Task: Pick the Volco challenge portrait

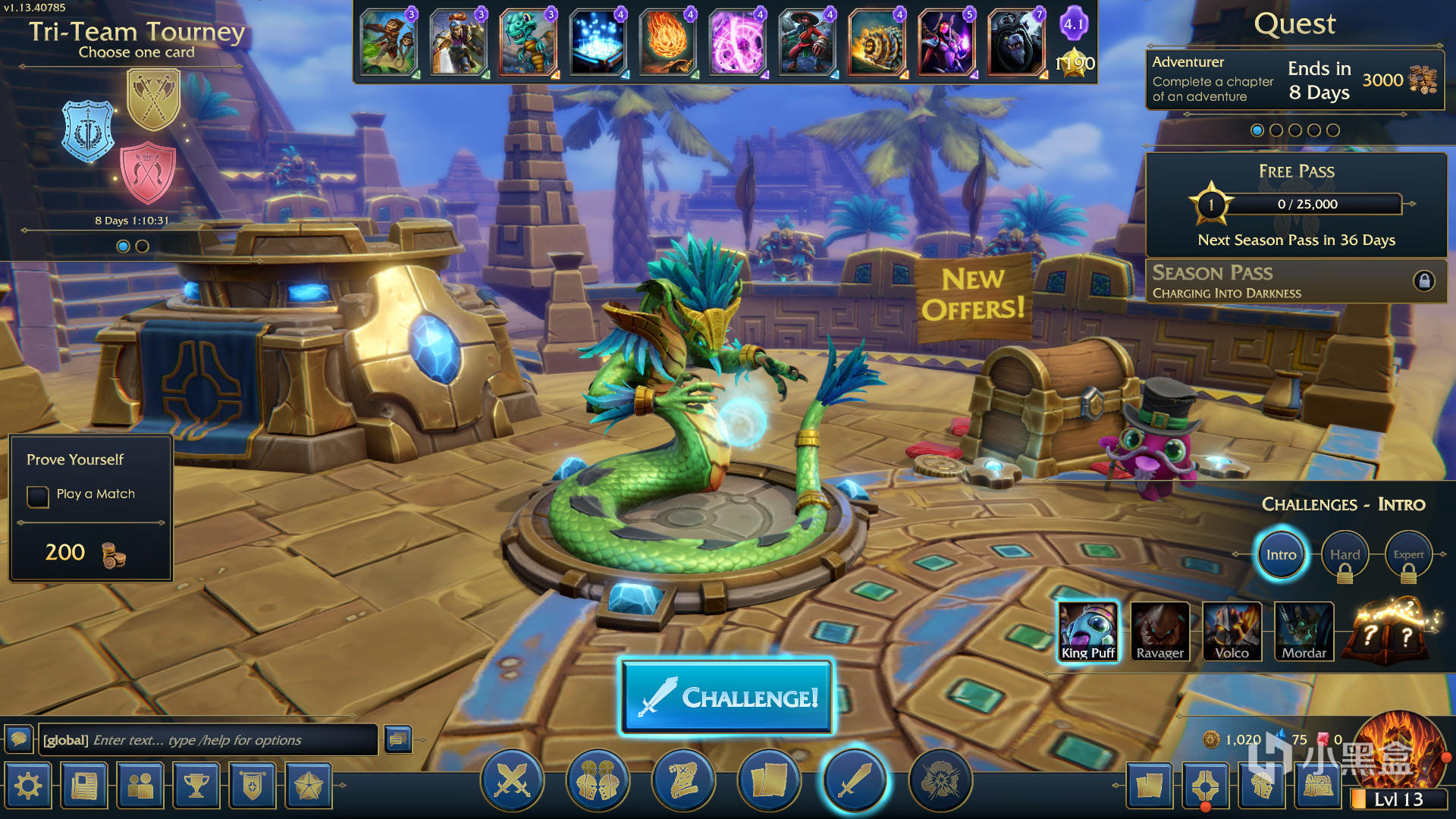Action: tap(1232, 631)
